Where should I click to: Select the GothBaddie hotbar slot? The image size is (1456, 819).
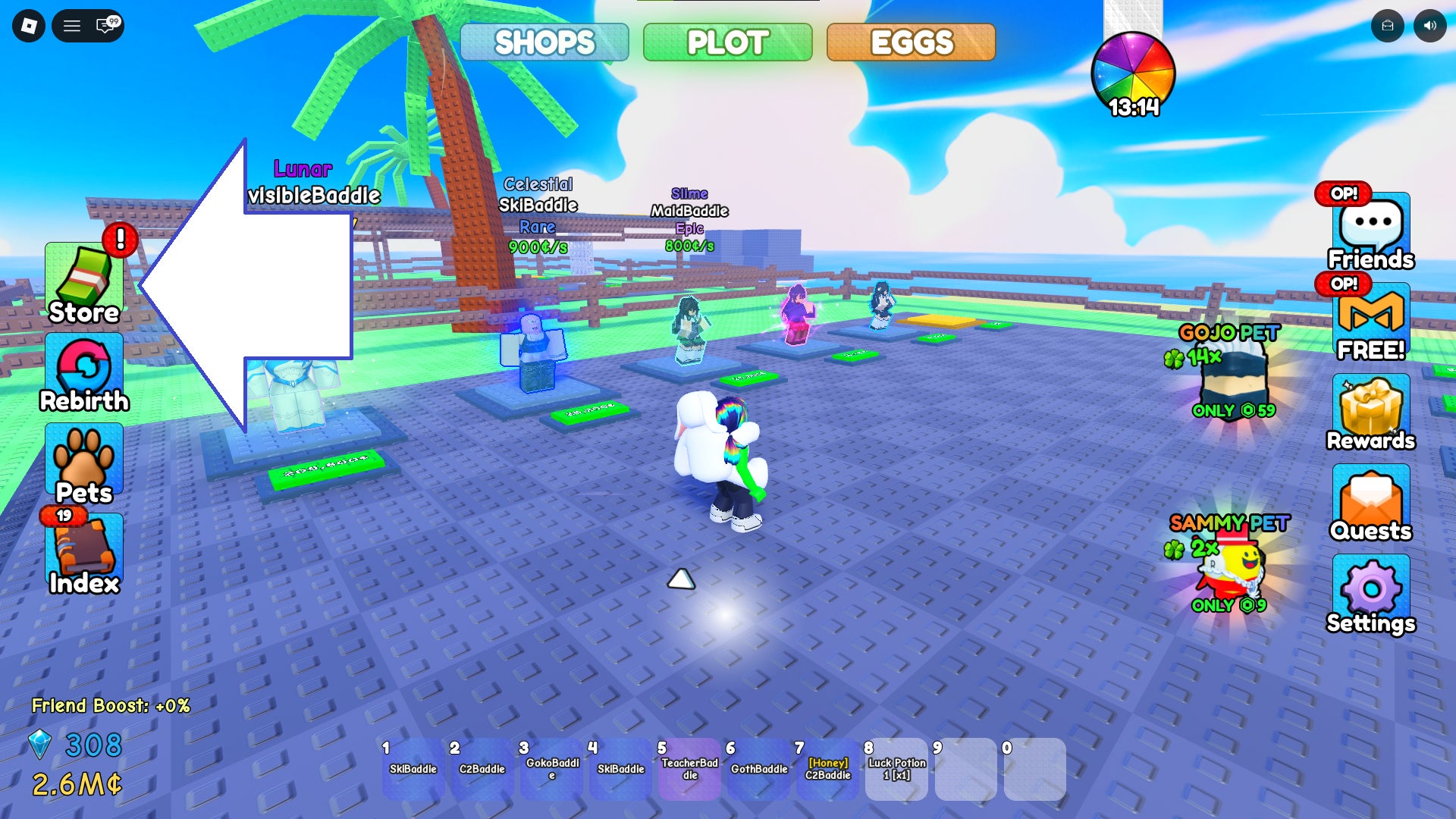tap(758, 769)
